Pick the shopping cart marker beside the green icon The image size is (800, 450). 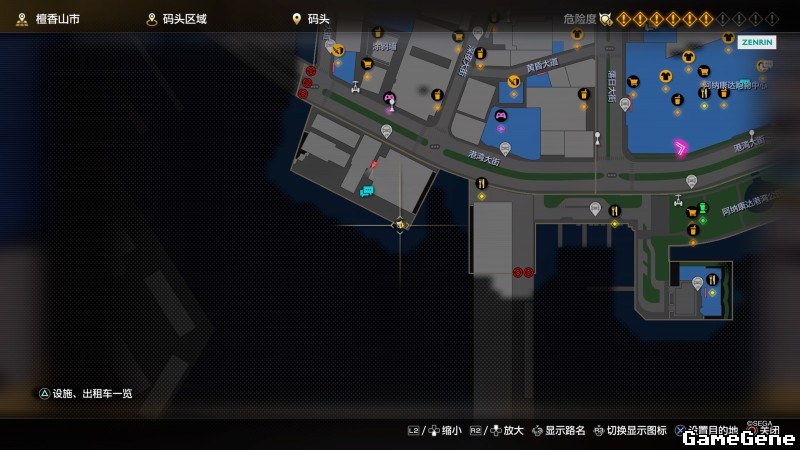point(690,212)
